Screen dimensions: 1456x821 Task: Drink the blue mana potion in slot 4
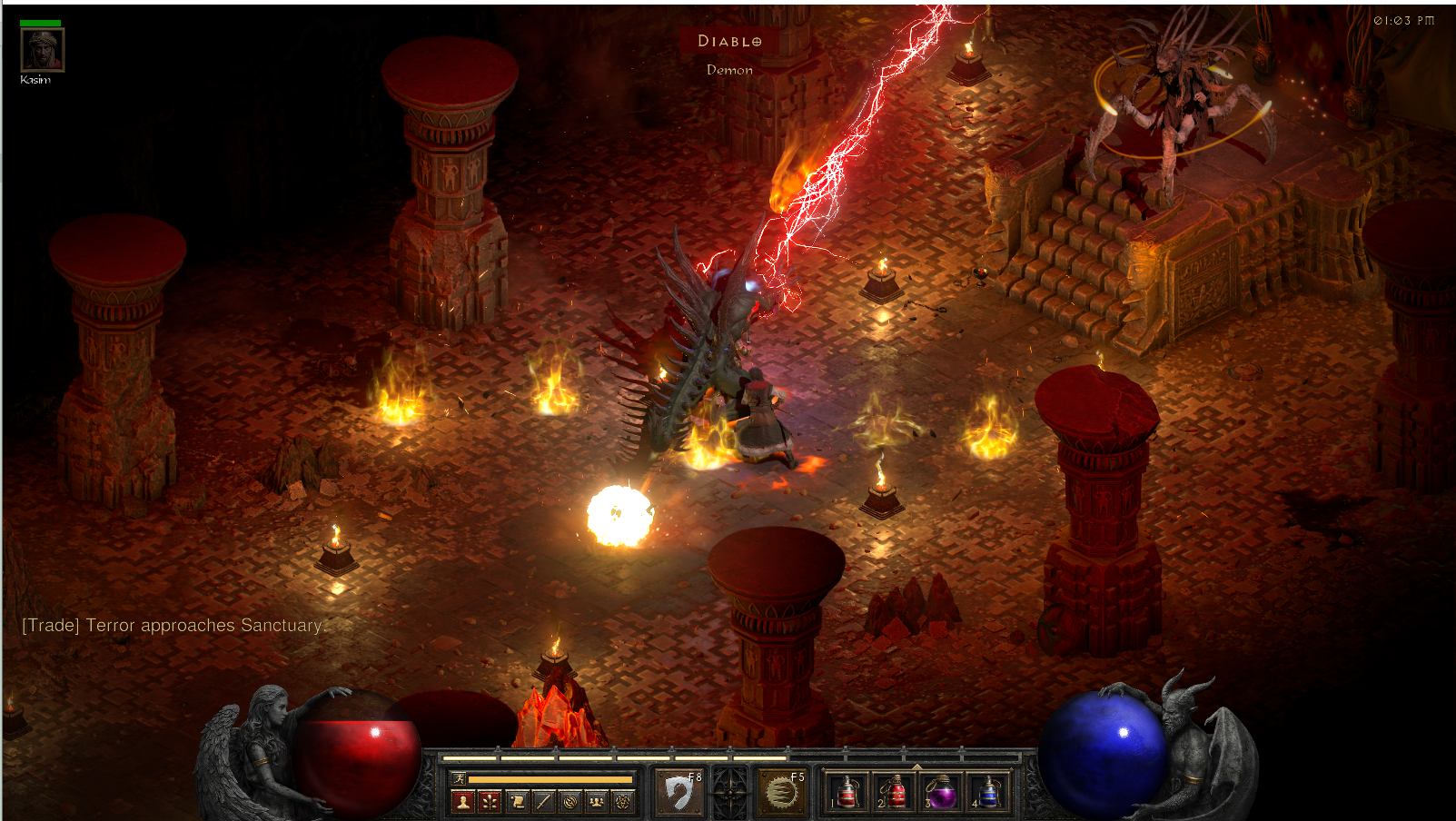pyautogui.click(x=988, y=792)
